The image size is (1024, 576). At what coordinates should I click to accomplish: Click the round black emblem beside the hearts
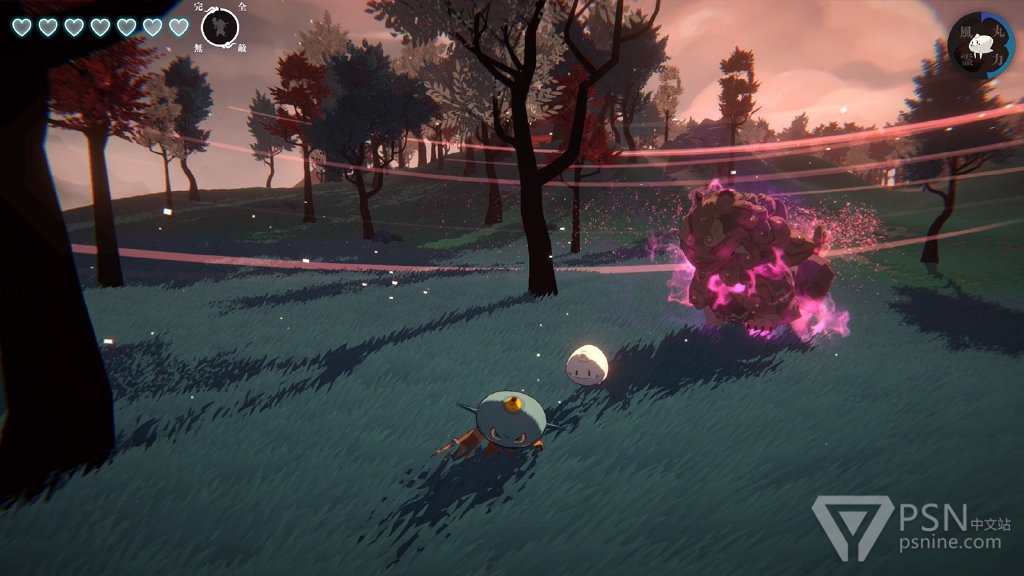coord(219,26)
